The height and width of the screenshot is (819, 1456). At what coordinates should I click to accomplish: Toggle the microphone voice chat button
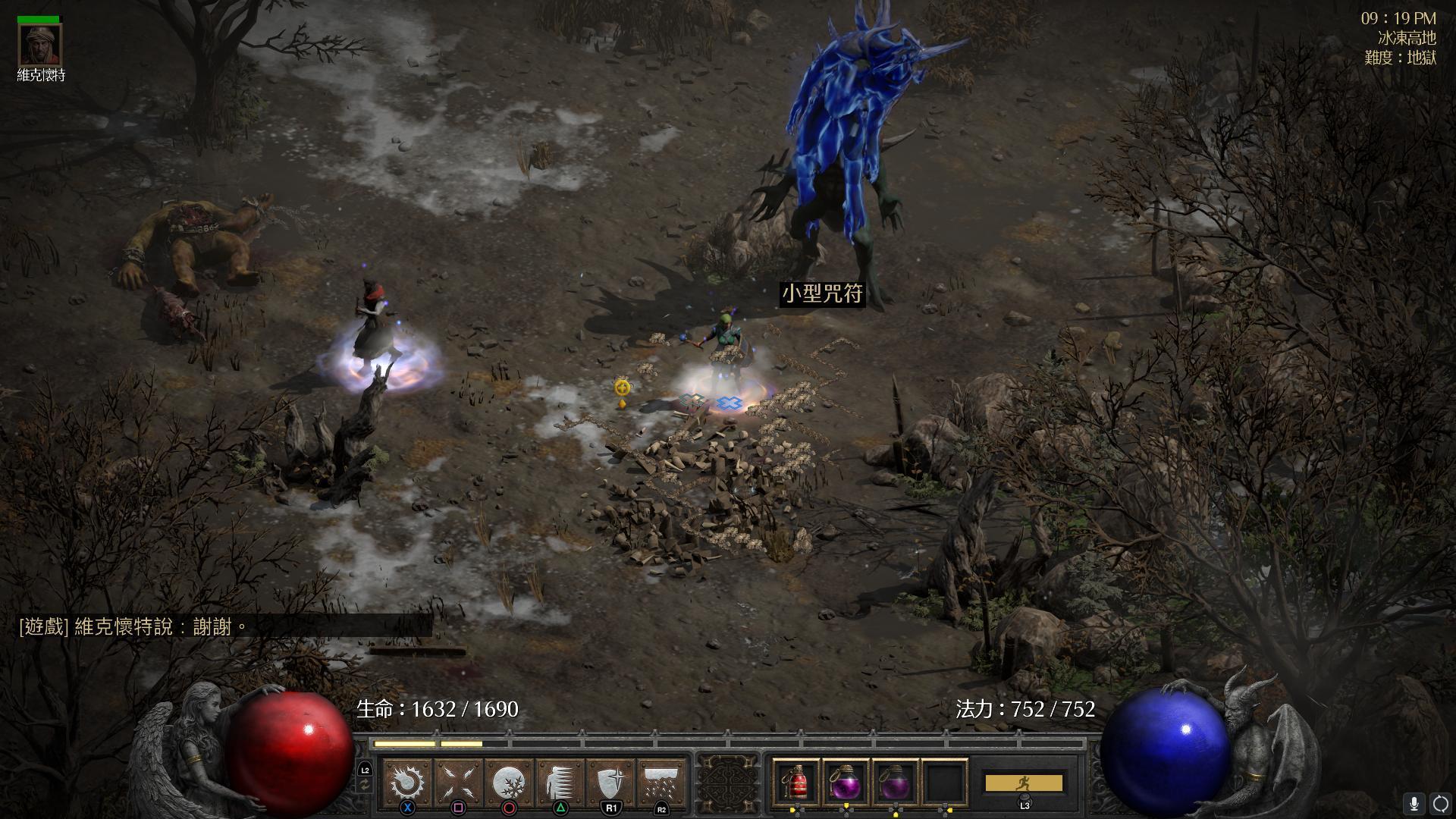click(x=1414, y=803)
